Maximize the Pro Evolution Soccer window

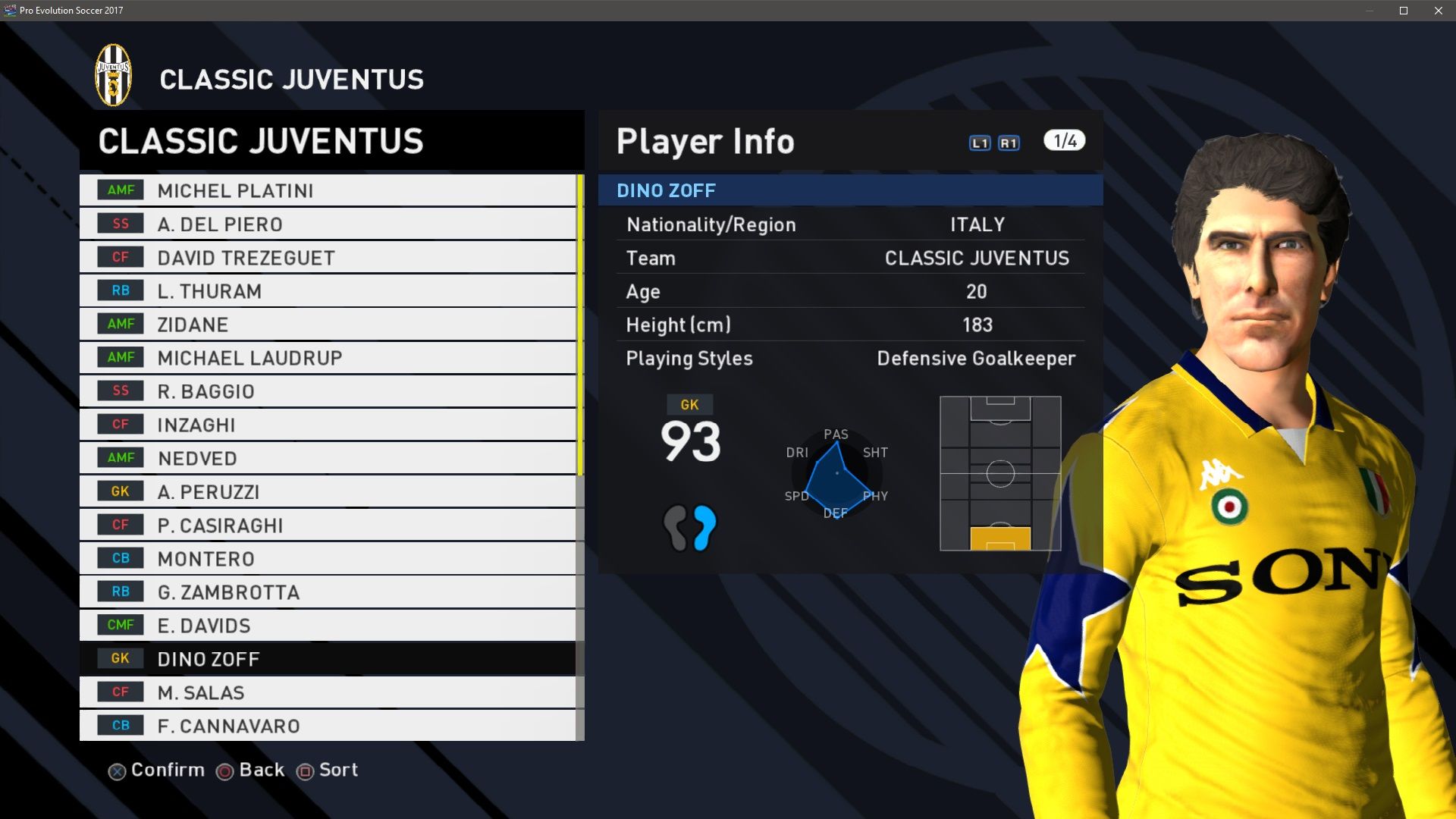tap(1404, 11)
